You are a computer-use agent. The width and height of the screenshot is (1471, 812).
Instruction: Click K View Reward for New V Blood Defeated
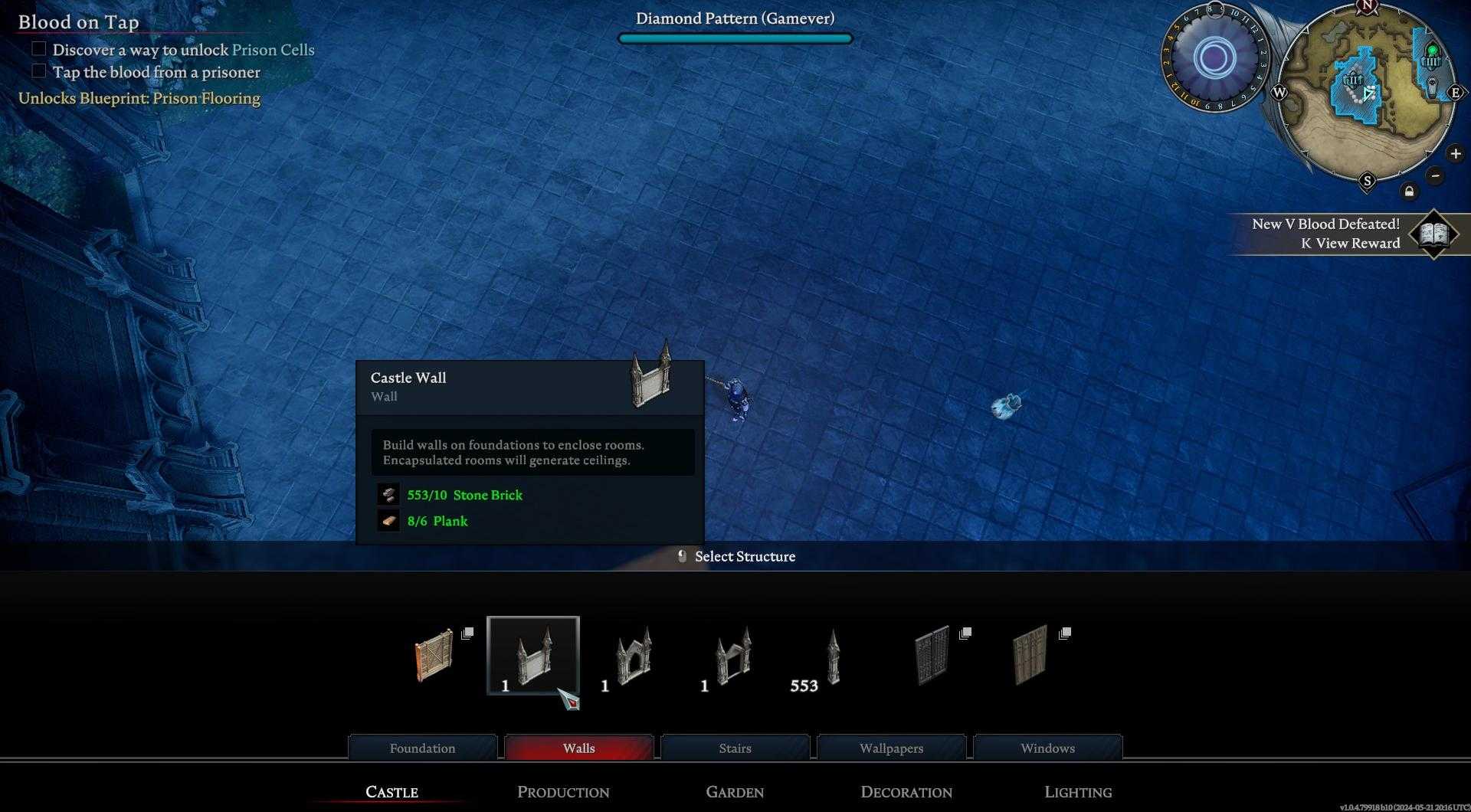point(1351,243)
